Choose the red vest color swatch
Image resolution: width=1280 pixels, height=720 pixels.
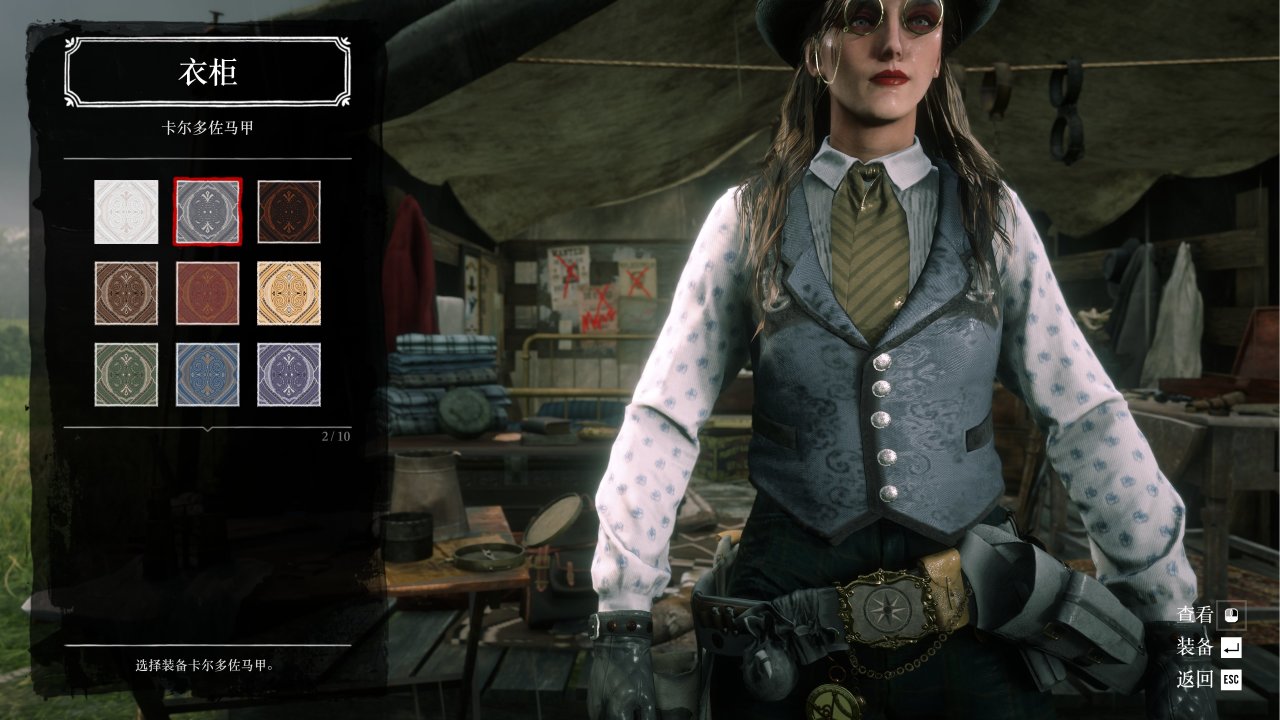pos(208,293)
